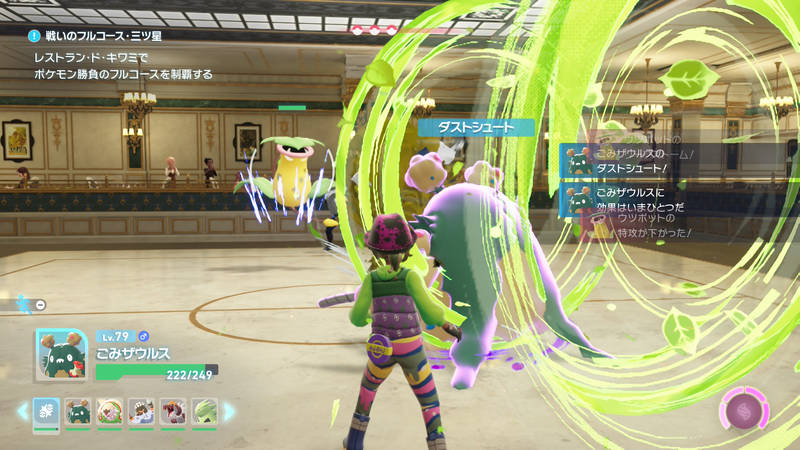The width and height of the screenshot is (800, 450).
Task: Activate the pink Mega Evolution gauge icon
Action: pyautogui.click(x=742, y=409)
